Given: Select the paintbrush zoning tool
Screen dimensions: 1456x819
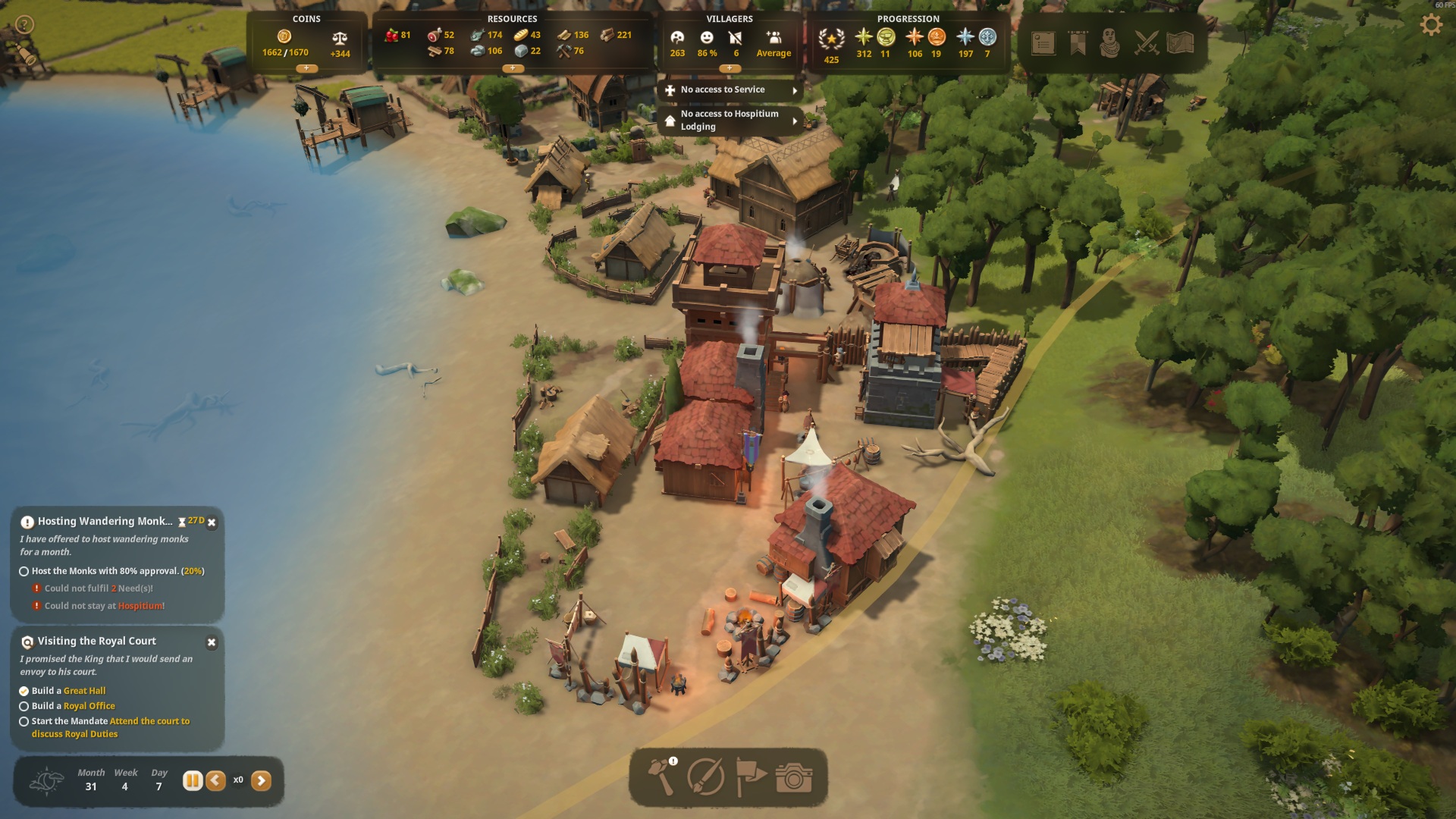Looking at the screenshot, I should tap(705, 777).
